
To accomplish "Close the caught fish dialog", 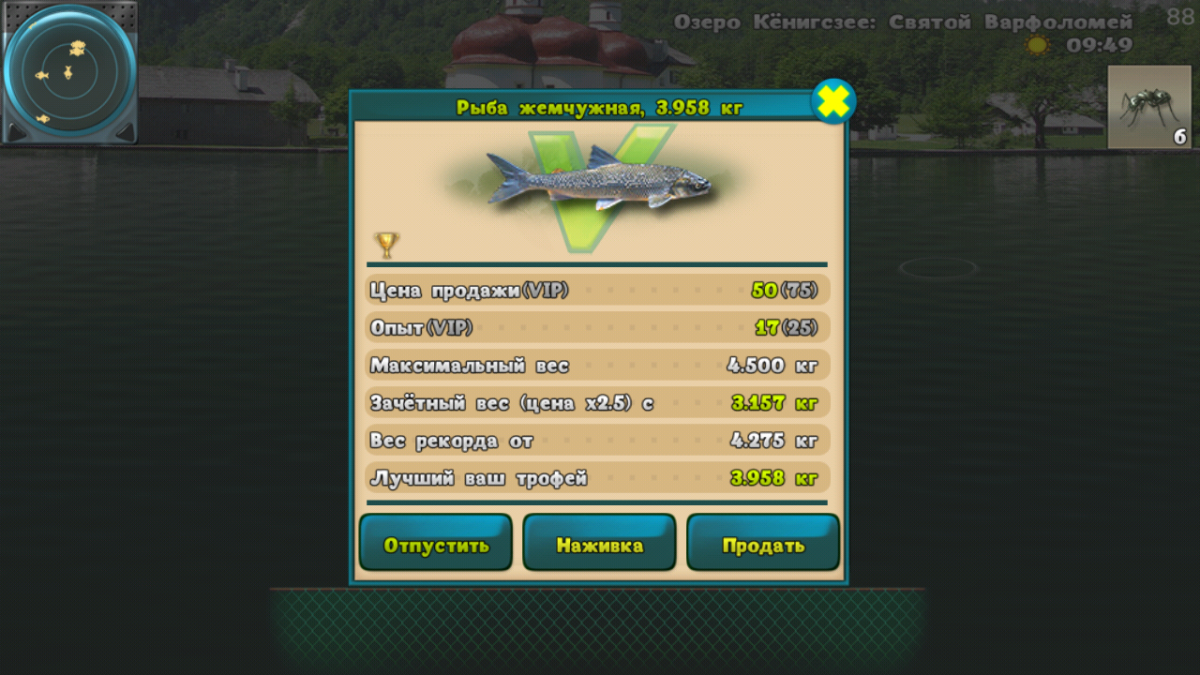I will point(832,101).
